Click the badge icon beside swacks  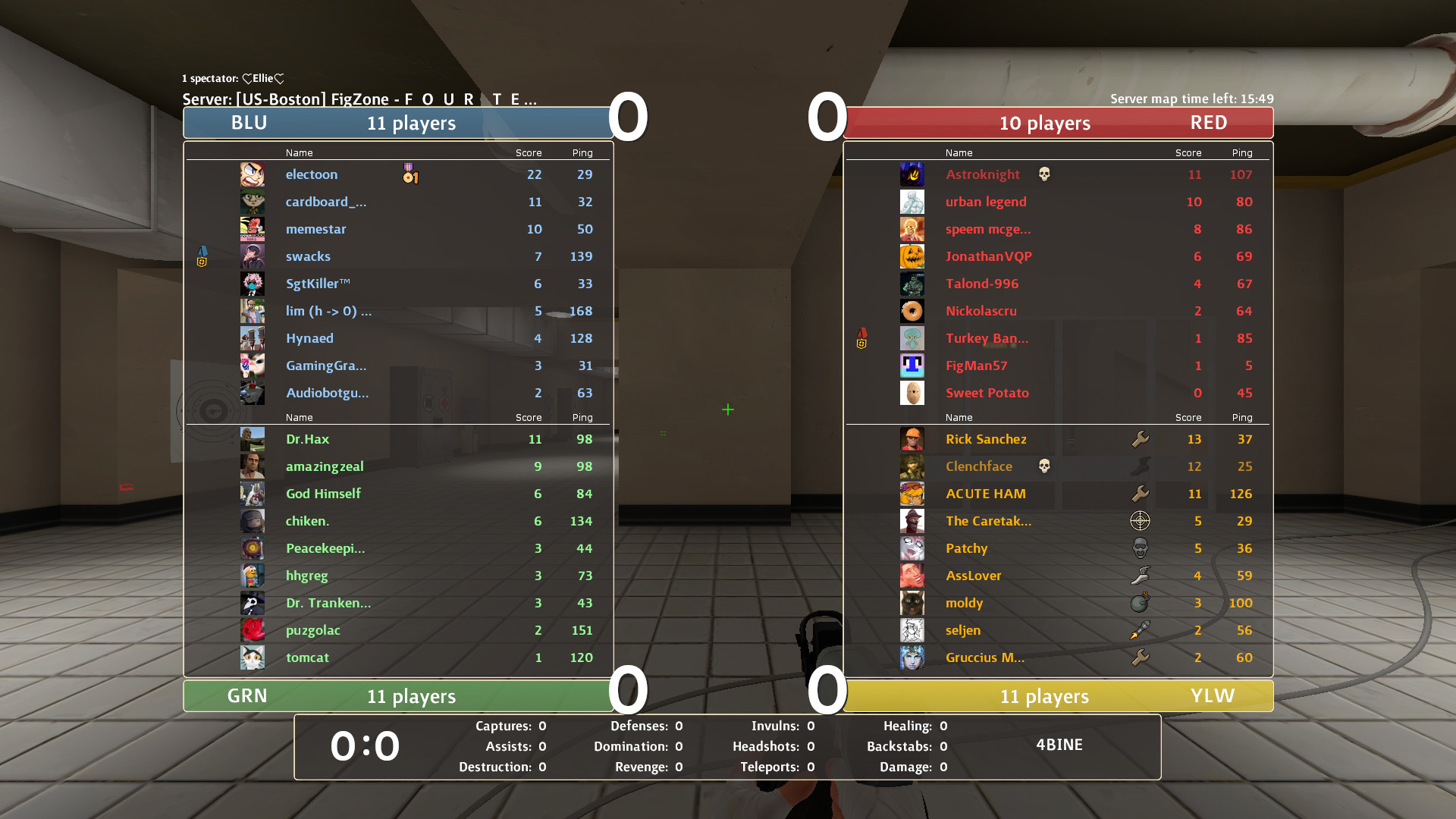202,256
